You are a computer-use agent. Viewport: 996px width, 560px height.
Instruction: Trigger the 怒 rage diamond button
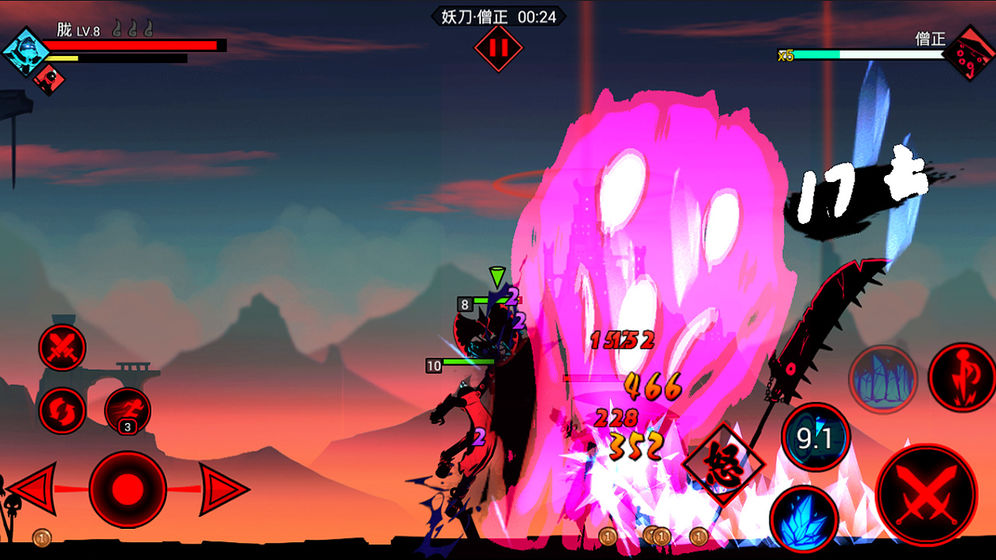[x=718, y=465]
